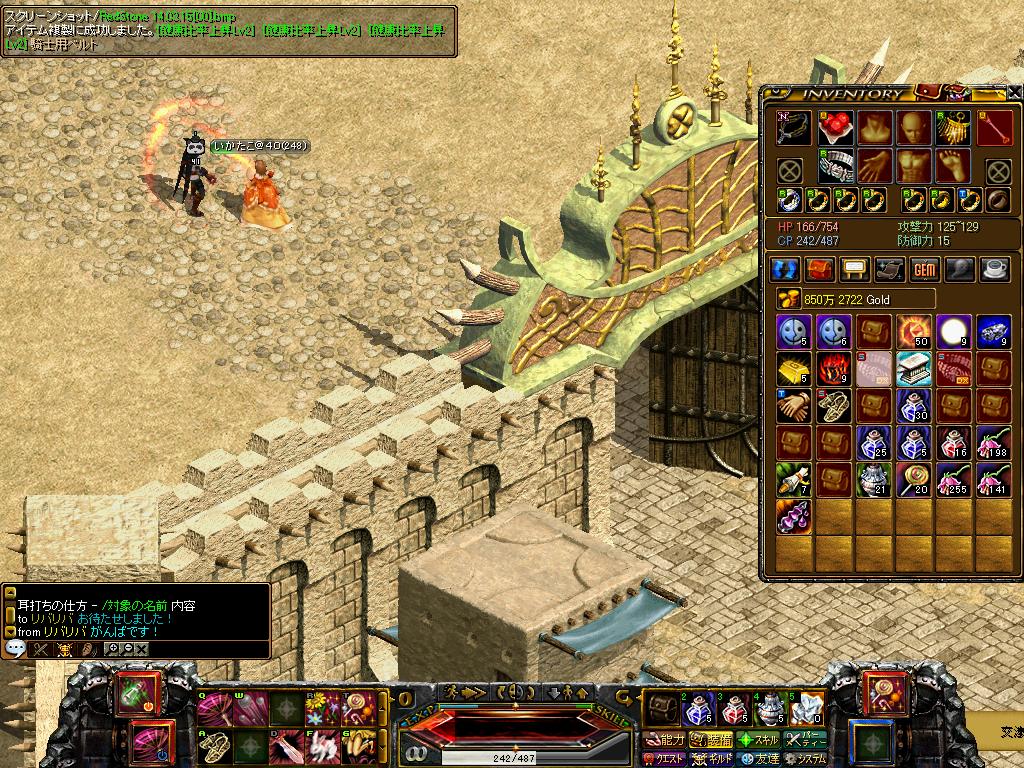Image resolution: width=1024 pixels, height=768 pixels.
Task: Select the pink flower stack of 198
Action: click(x=994, y=441)
